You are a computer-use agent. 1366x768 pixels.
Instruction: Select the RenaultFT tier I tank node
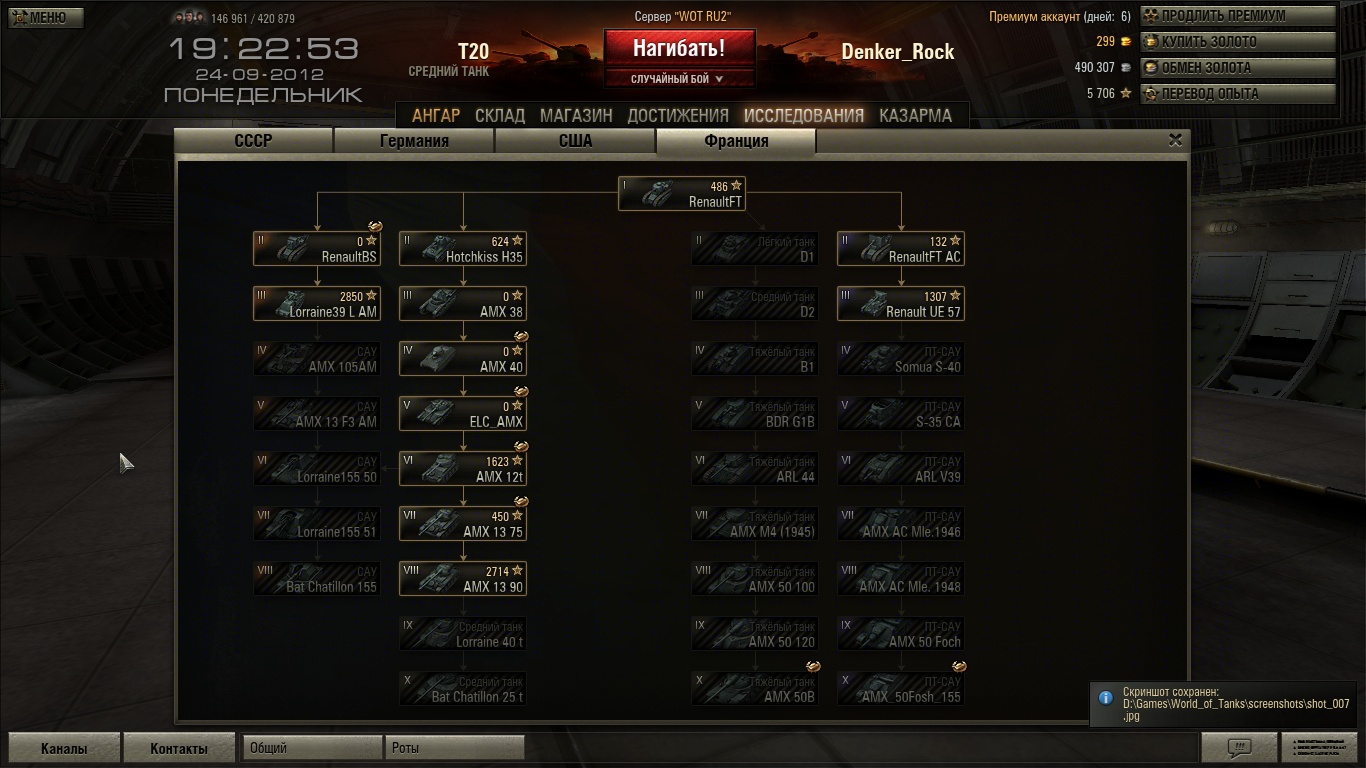pos(682,194)
